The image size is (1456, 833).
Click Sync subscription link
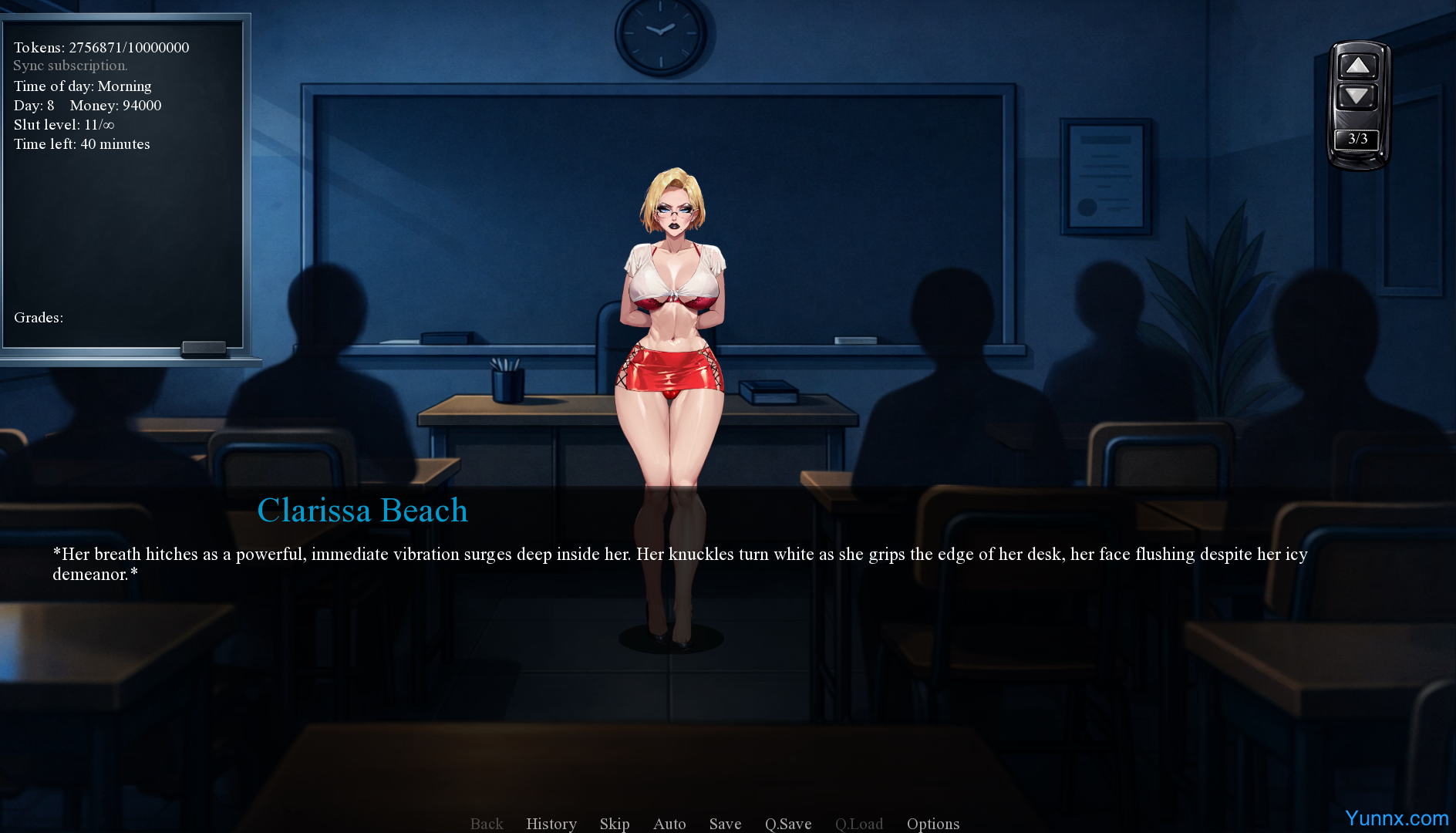70,66
